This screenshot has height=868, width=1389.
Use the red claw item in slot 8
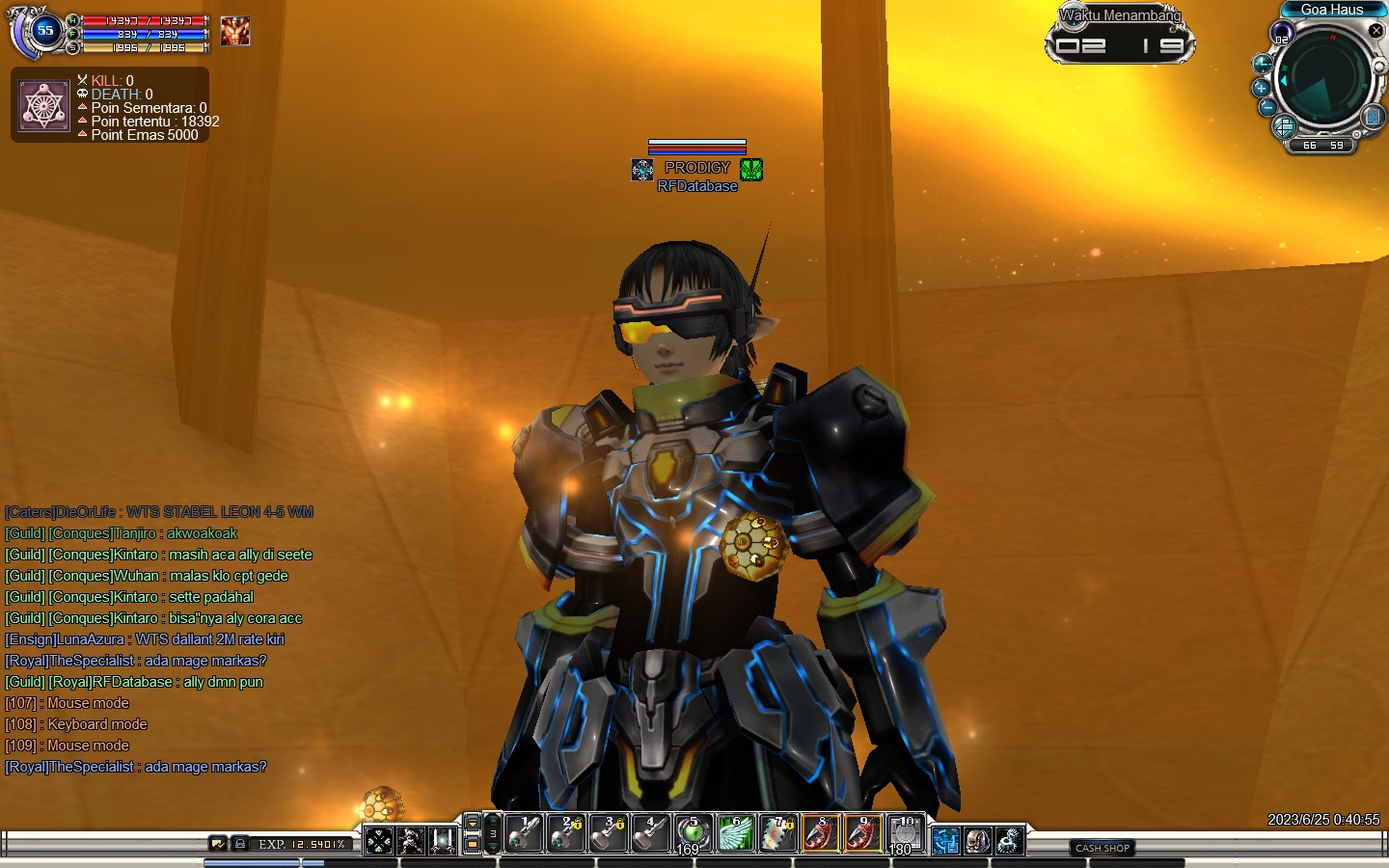[820, 834]
